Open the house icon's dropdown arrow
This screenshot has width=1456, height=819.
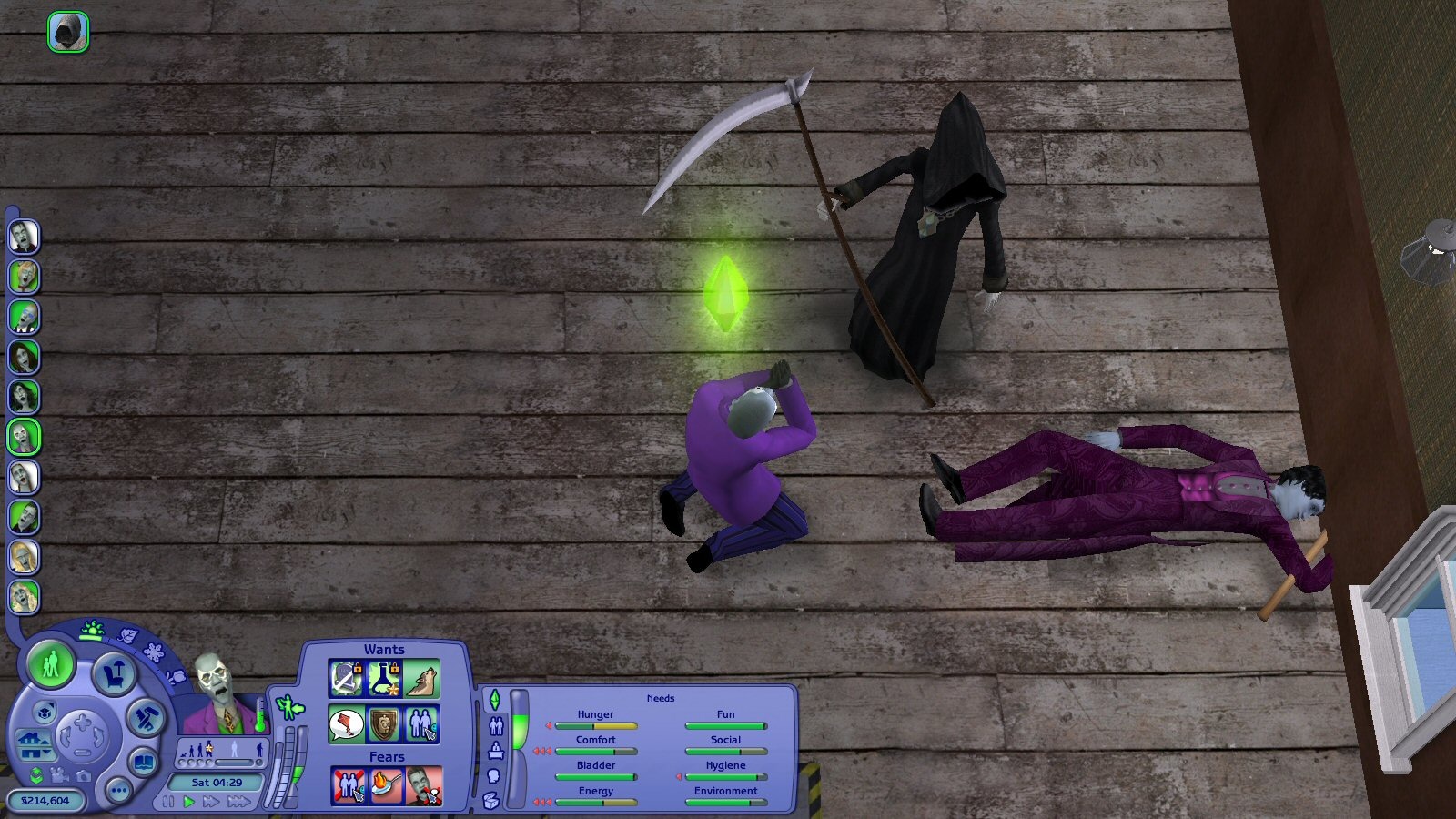[45, 753]
